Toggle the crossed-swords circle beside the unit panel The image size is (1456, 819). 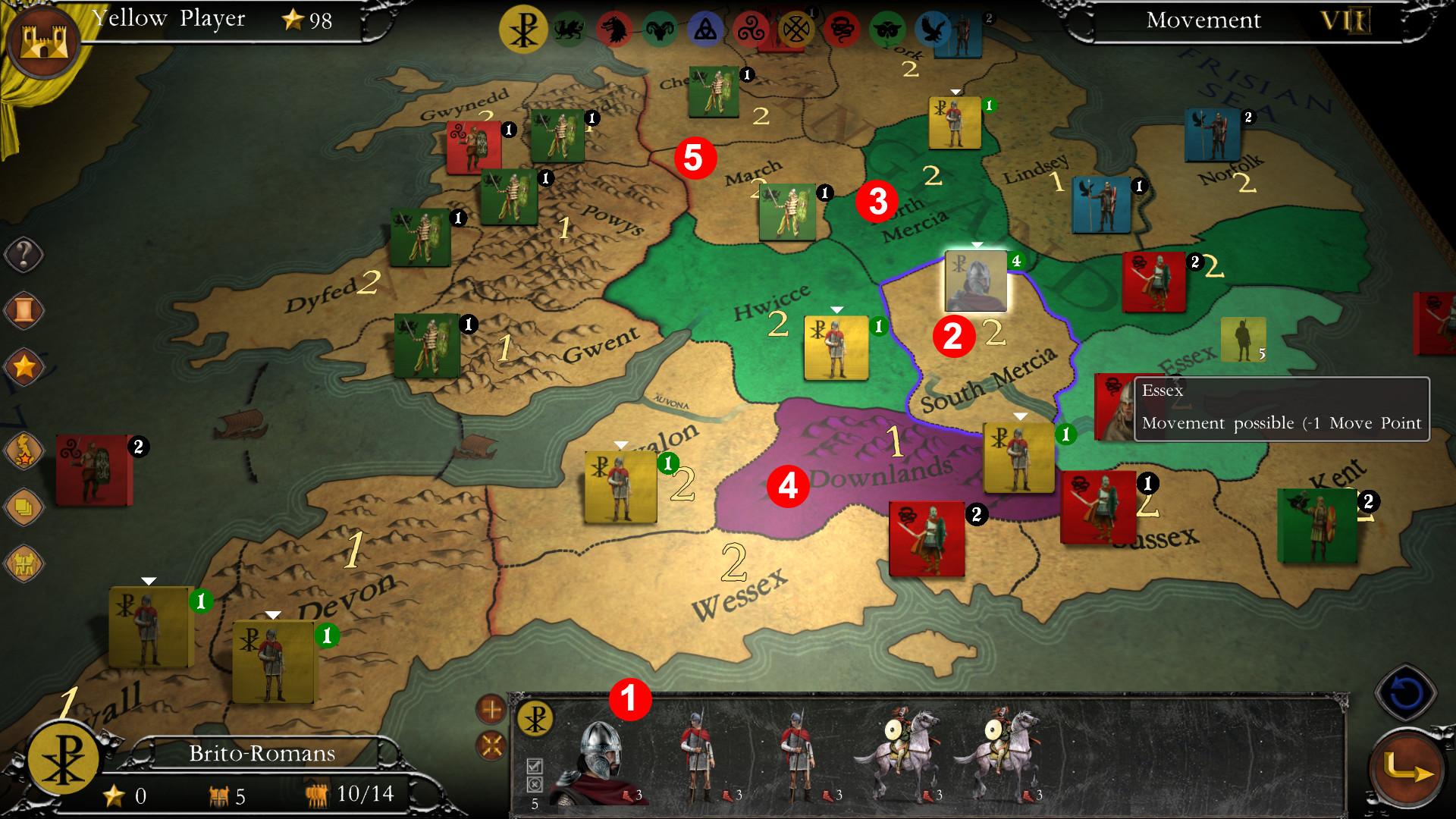pos(491,745)
